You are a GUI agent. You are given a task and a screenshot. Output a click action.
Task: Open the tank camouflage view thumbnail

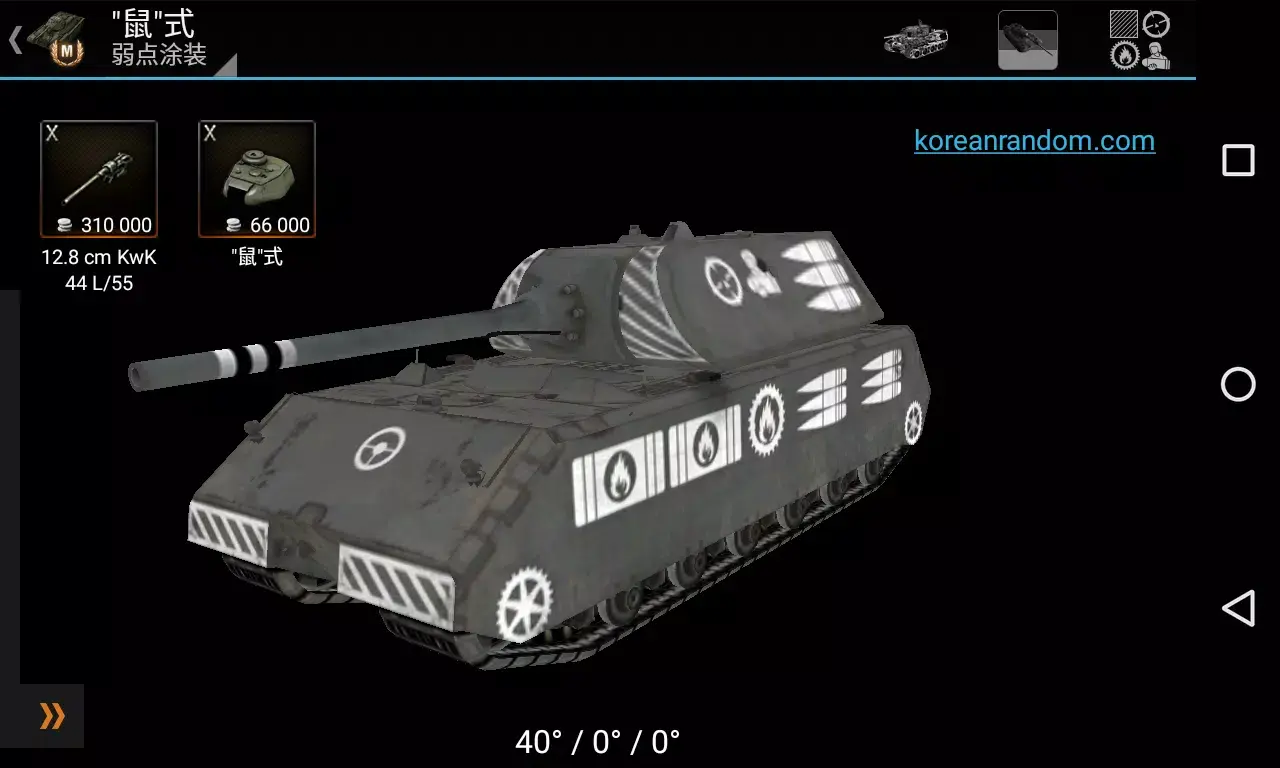1028,40
